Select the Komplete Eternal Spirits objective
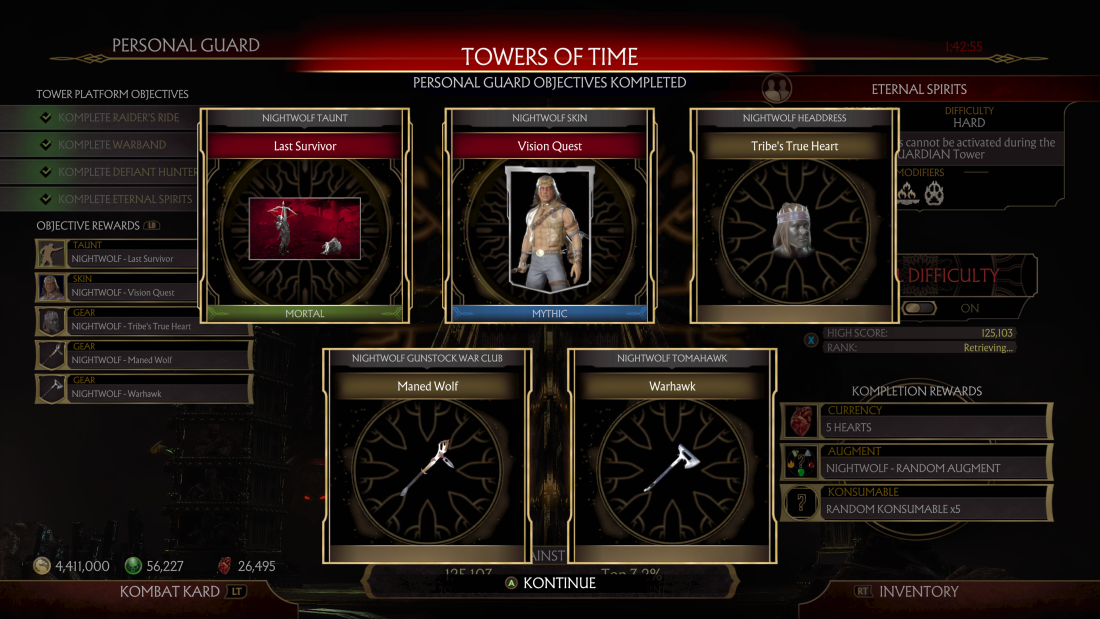1100x619 pixels. click(115, 199)
